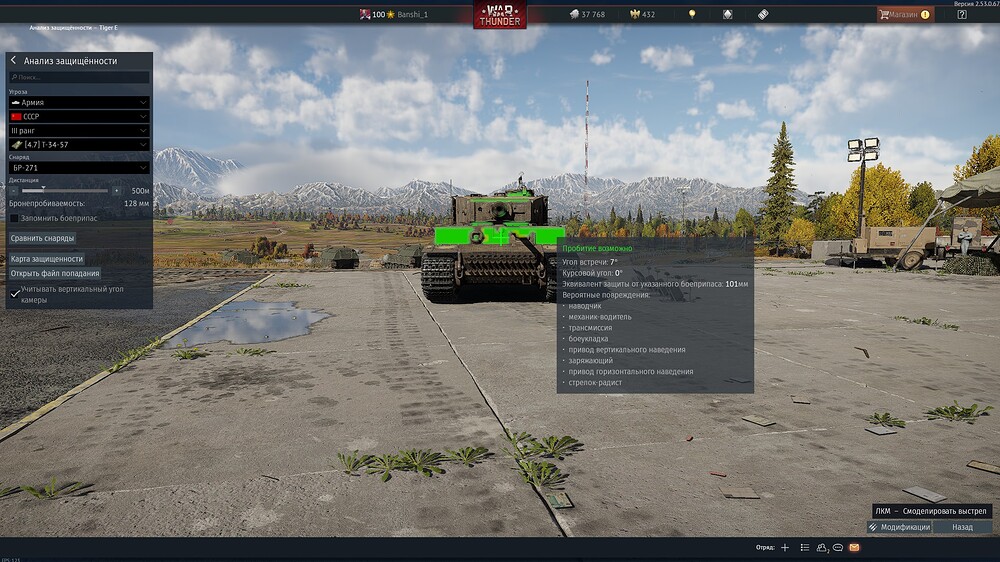The image size is (1000, 562).
Task: Open the T-34-57 vehicle dropdown
Action: click(x=79, y=144)
